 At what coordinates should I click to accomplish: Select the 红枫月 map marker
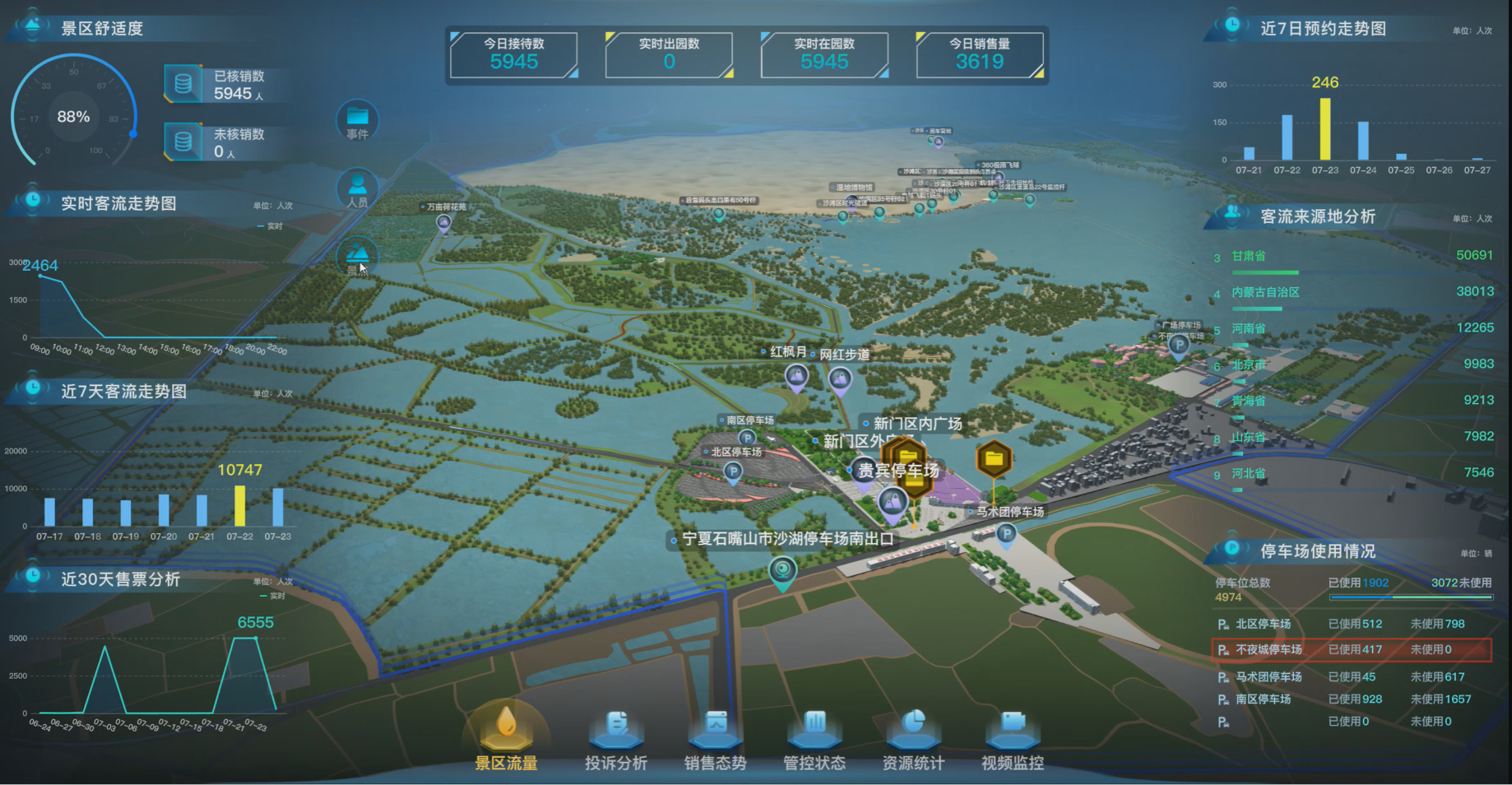795,379
